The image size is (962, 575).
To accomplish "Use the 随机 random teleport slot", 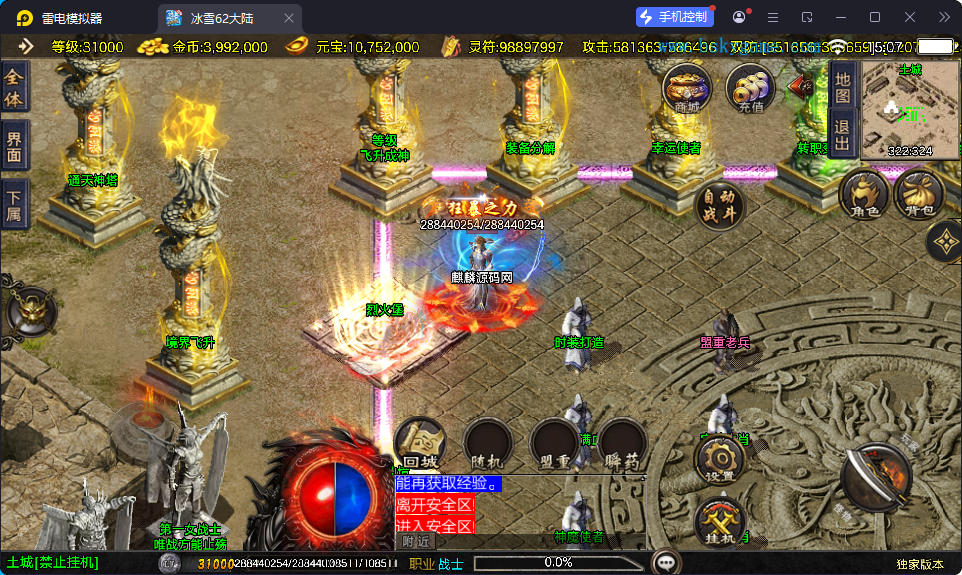I will click(488, 443).
